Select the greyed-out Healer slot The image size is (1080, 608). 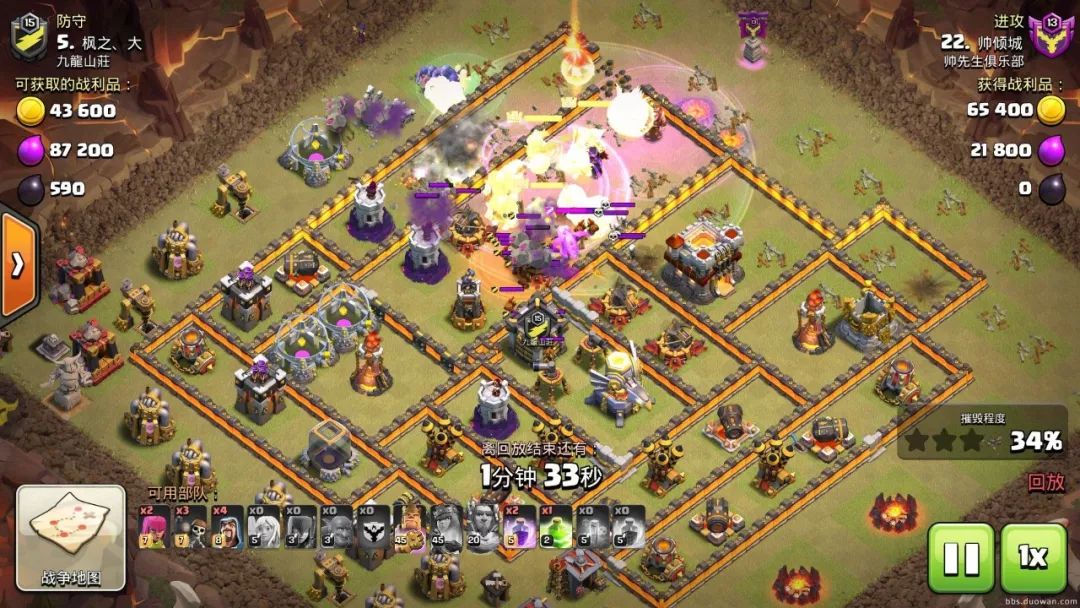tap(264, 527)
